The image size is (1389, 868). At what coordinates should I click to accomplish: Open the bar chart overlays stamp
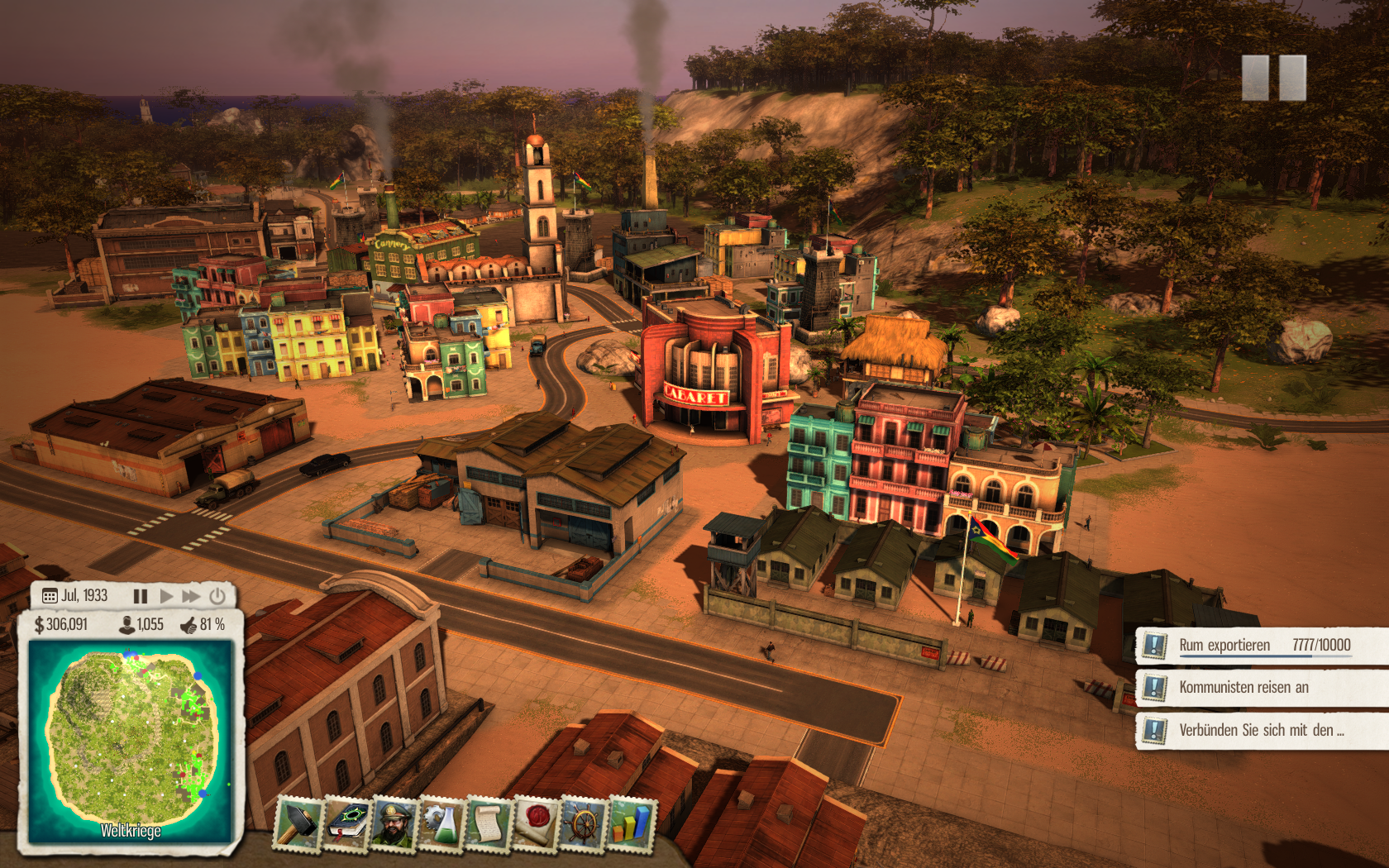tap(631, 823)
